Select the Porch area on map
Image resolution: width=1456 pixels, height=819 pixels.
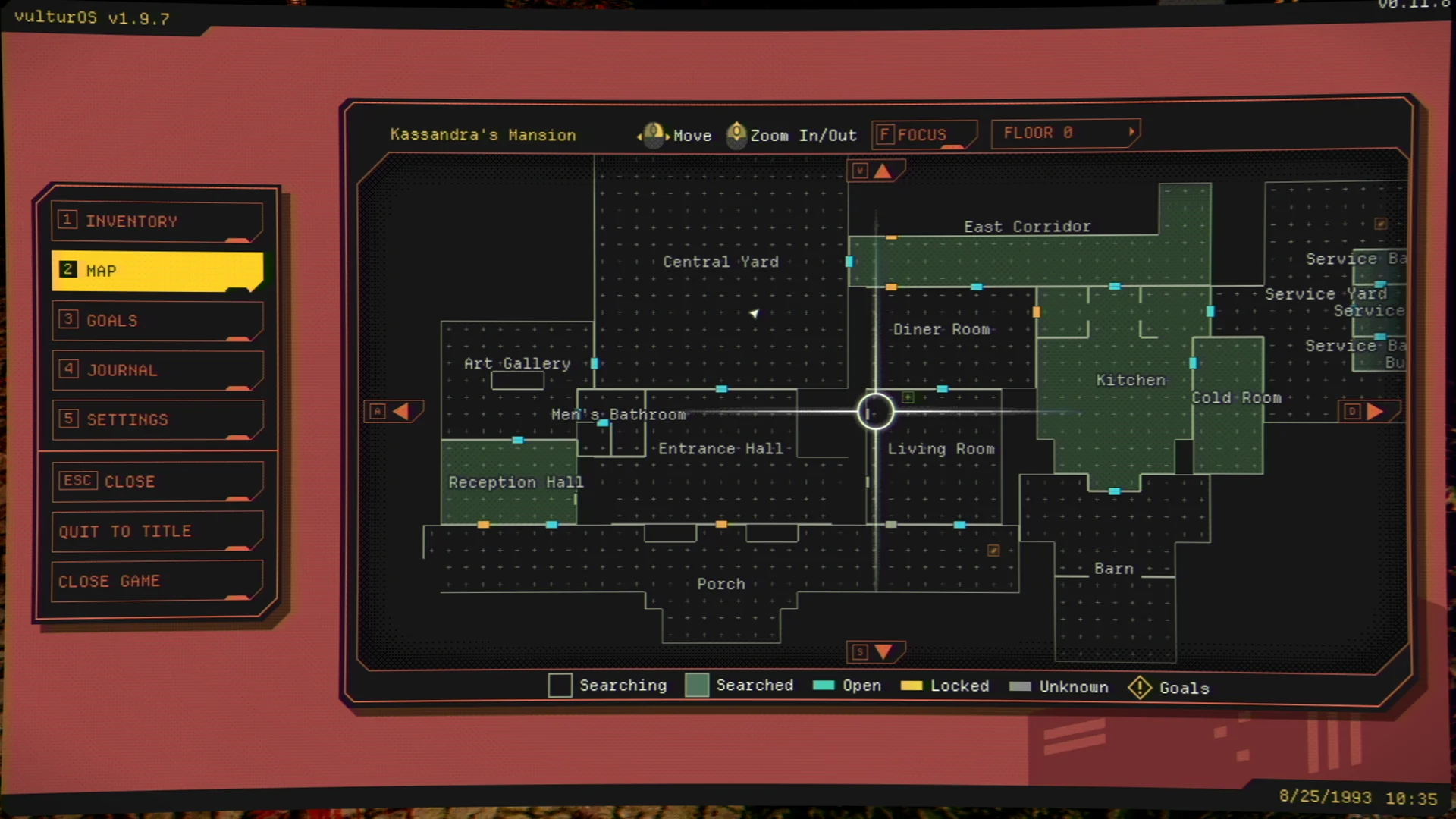point(720,584)
